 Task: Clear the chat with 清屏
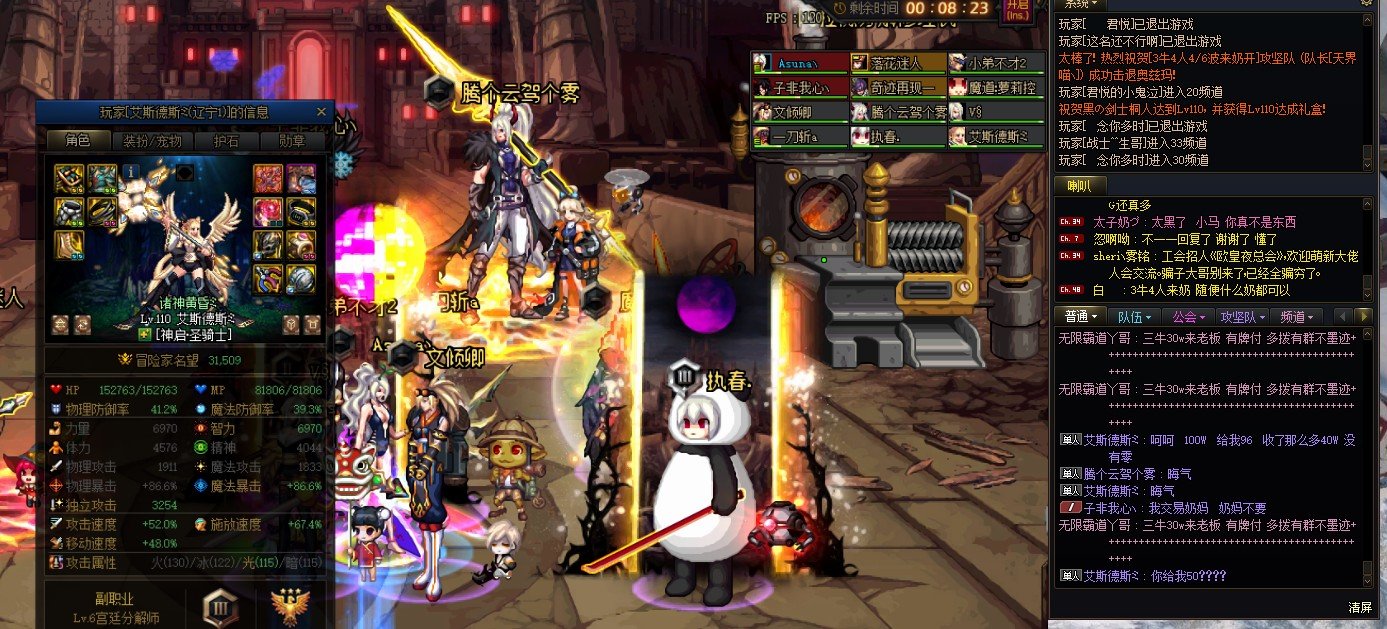point(1359,607)
